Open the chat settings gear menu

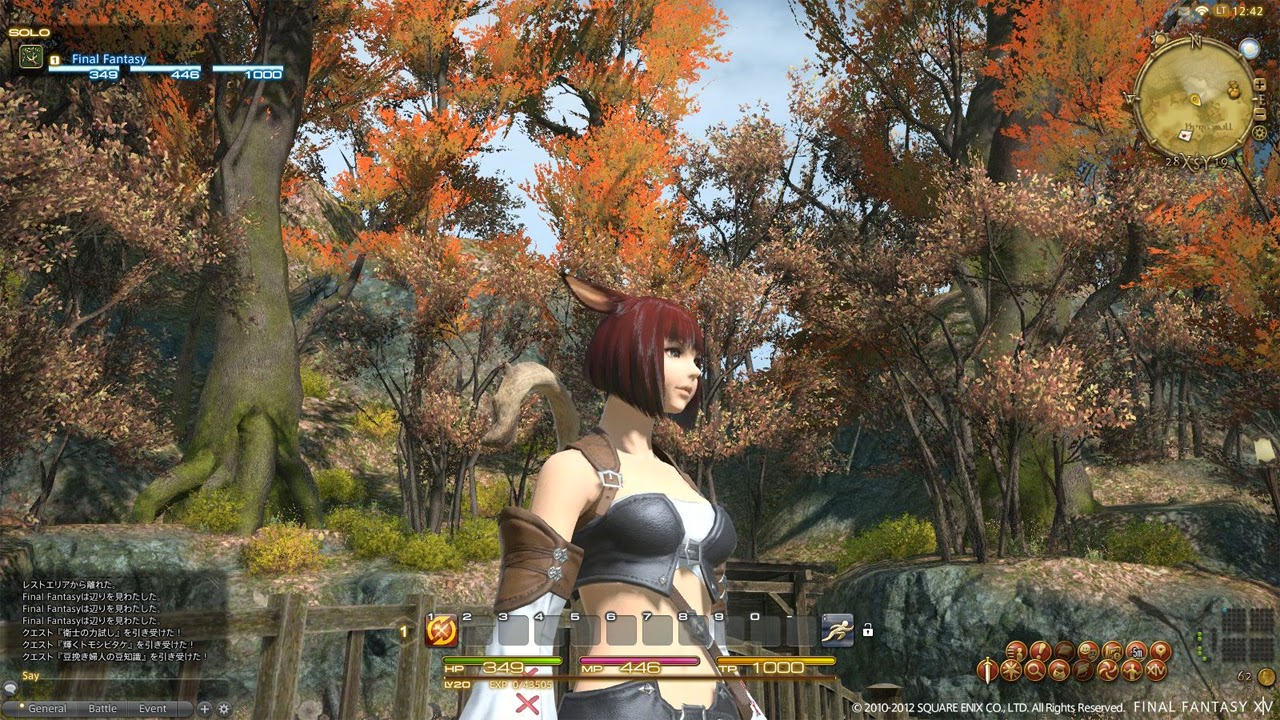pyautogui.click(x=224, y=708)
